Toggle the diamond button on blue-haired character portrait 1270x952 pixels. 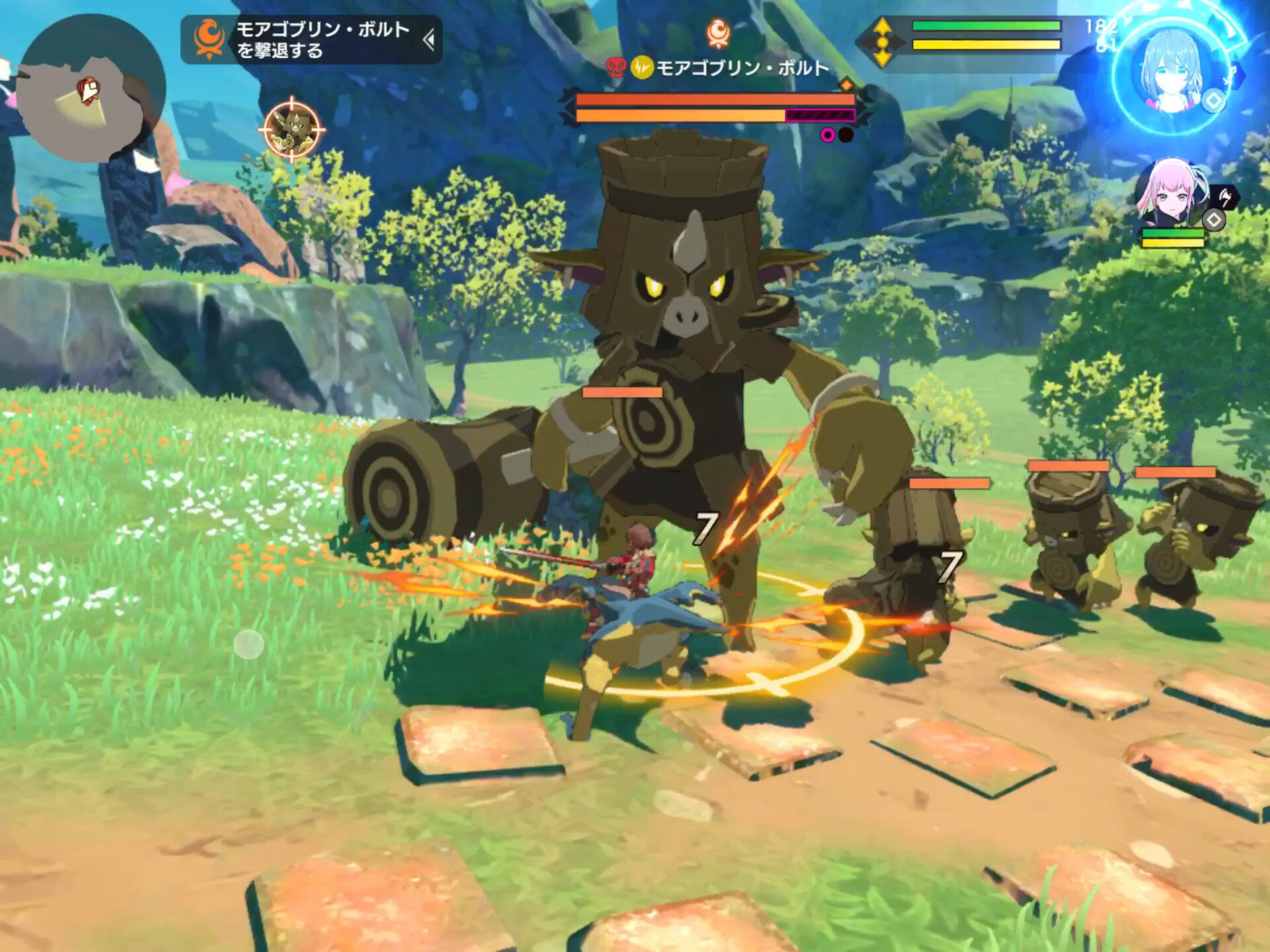(1213, 99)
